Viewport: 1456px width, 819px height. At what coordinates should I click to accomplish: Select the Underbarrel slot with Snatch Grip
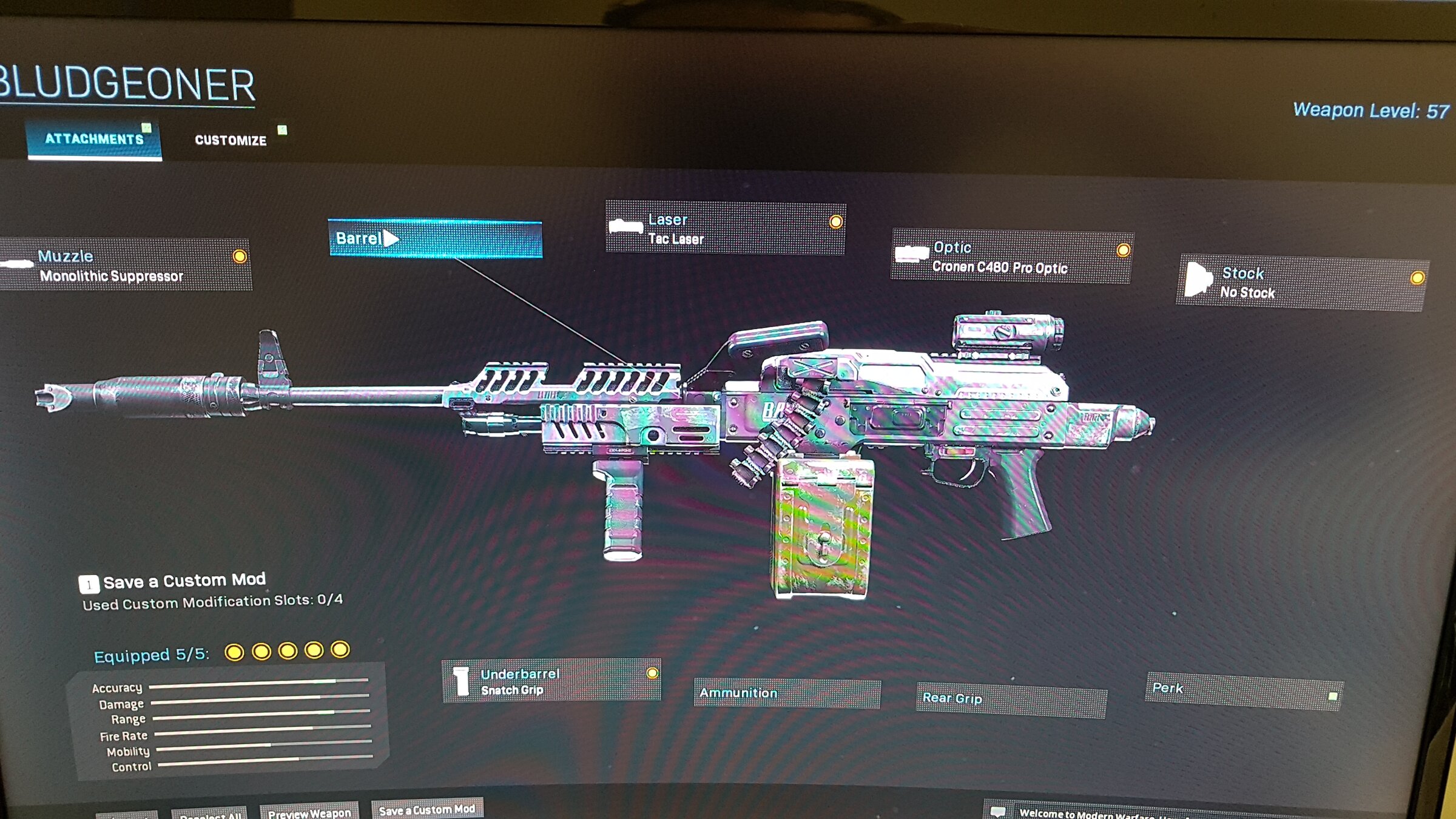(x=551, y=681)
